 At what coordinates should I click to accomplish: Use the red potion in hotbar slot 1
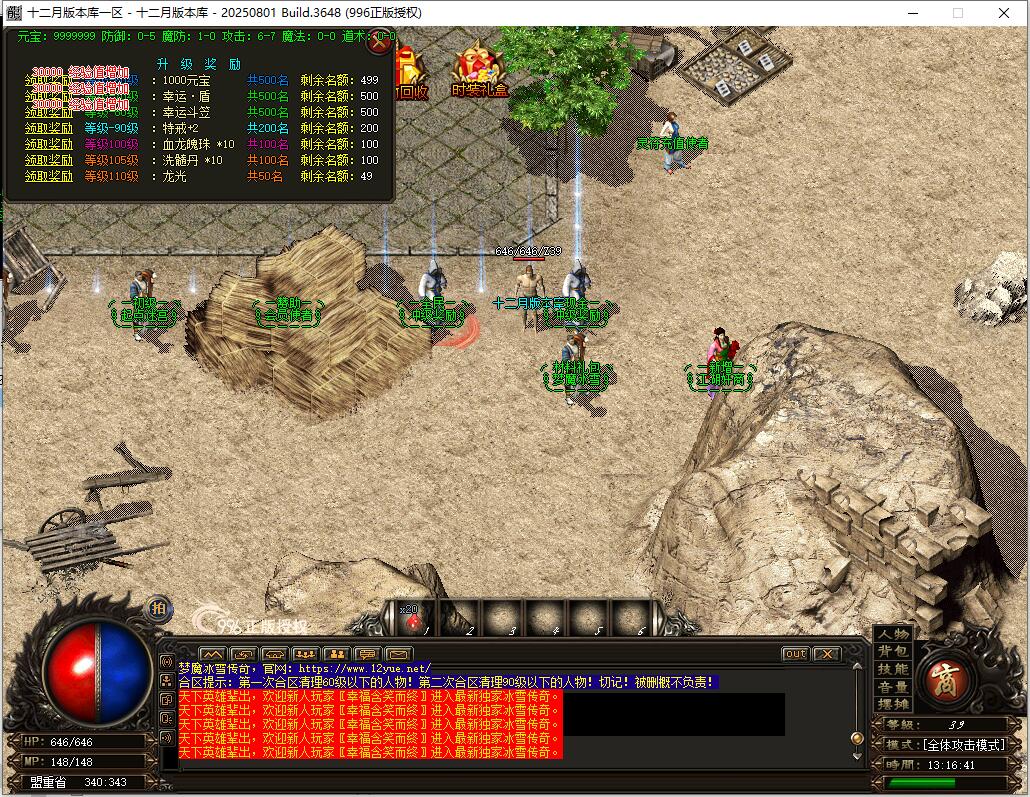point(413,620)
